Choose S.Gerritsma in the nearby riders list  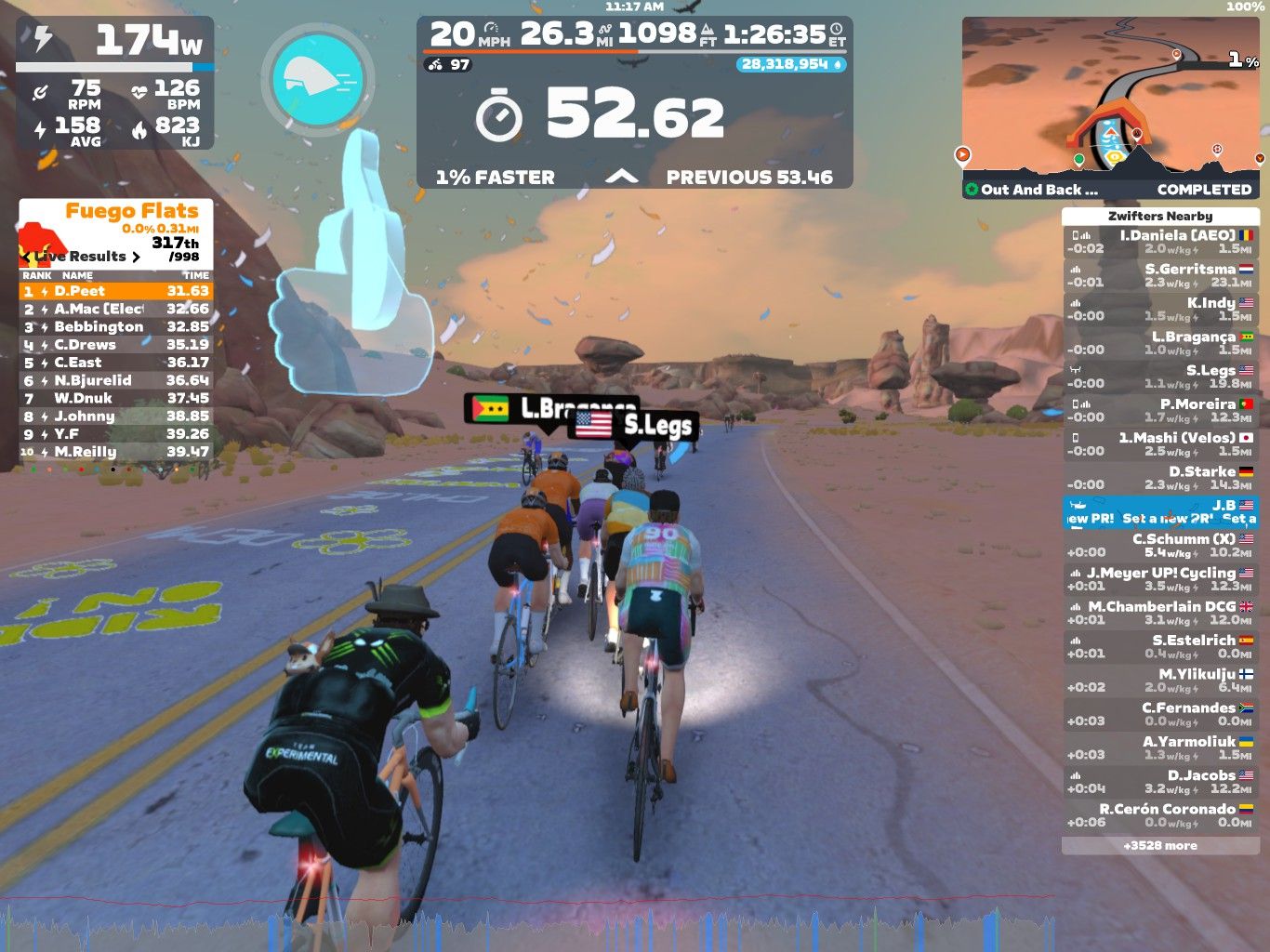click(x=1160, y=275)
